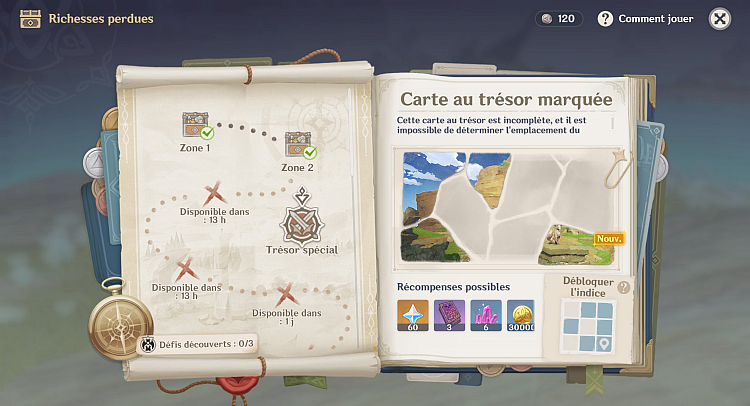The height and width of the screenshot is (406, 750).
Task: Select the Zone 1 treasure chest
Action: coord(195,125)
